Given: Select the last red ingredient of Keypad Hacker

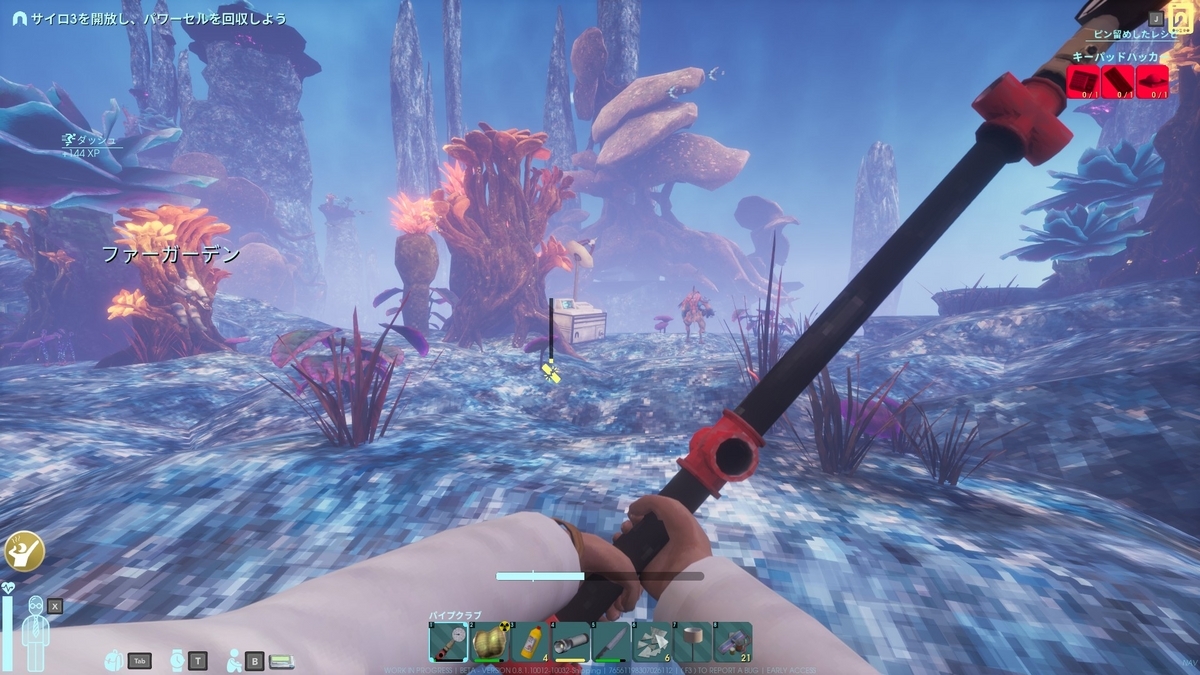Looking at the screenshot, I should pyautogui.click(x=1152, y=81).
